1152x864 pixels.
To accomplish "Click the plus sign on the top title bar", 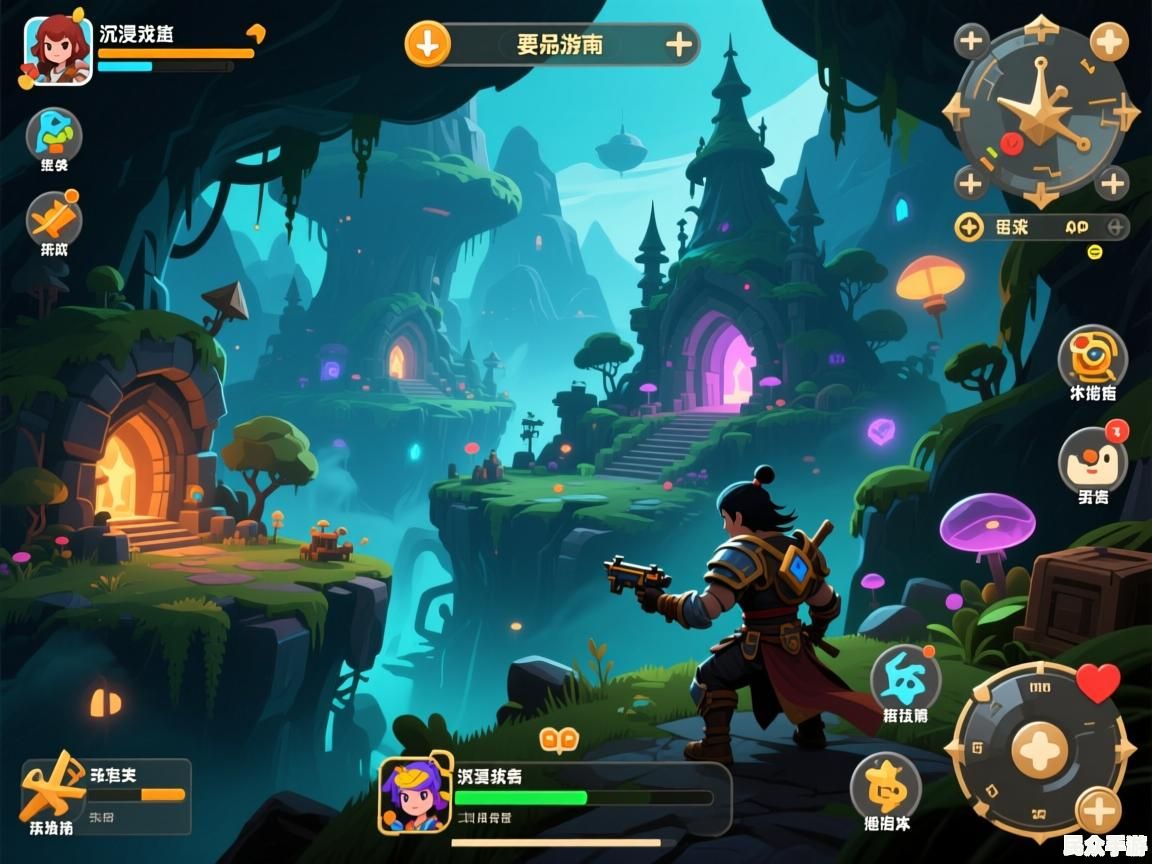I will [x=679, y=44].
